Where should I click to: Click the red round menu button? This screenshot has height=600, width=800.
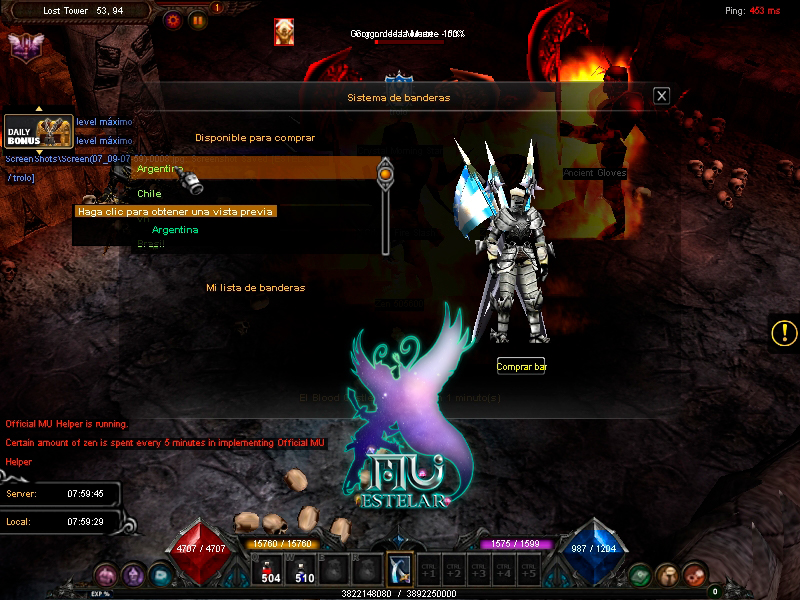click(x=695, y=575)
